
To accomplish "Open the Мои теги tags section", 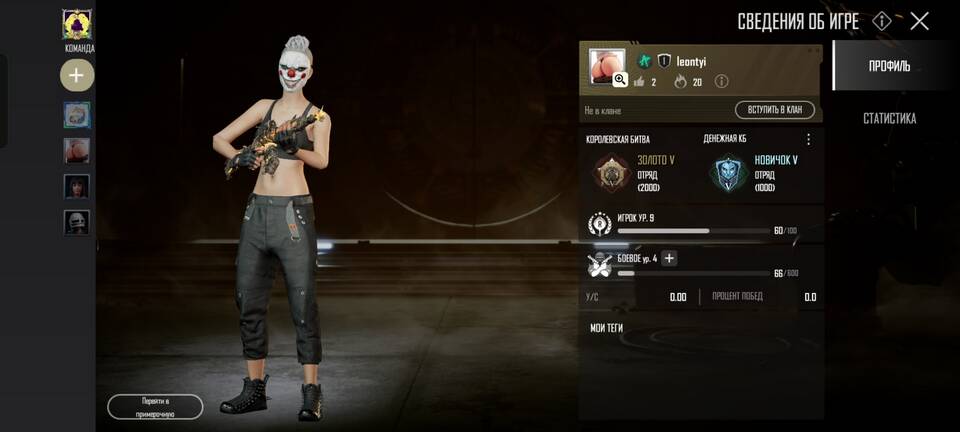I will (607, 327).
